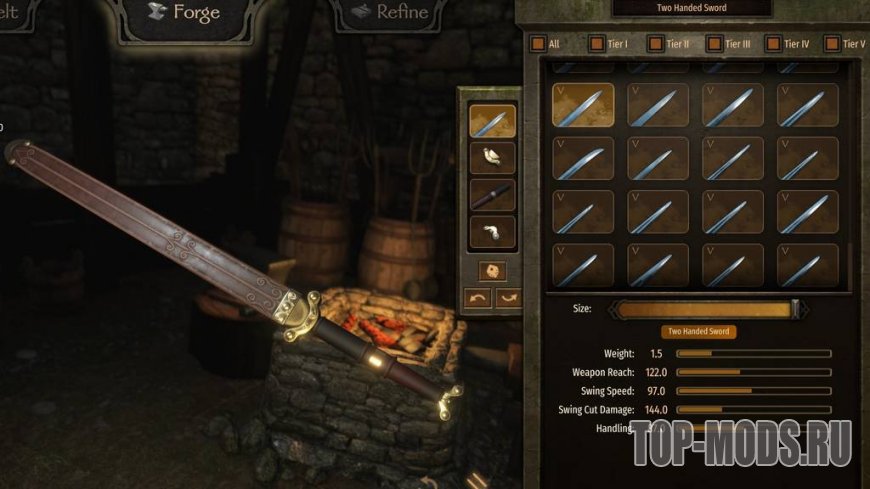Screen dimensions: 870x489
Task: Toggle the Tier III filter checkbox
Action: tap(714, 44)
